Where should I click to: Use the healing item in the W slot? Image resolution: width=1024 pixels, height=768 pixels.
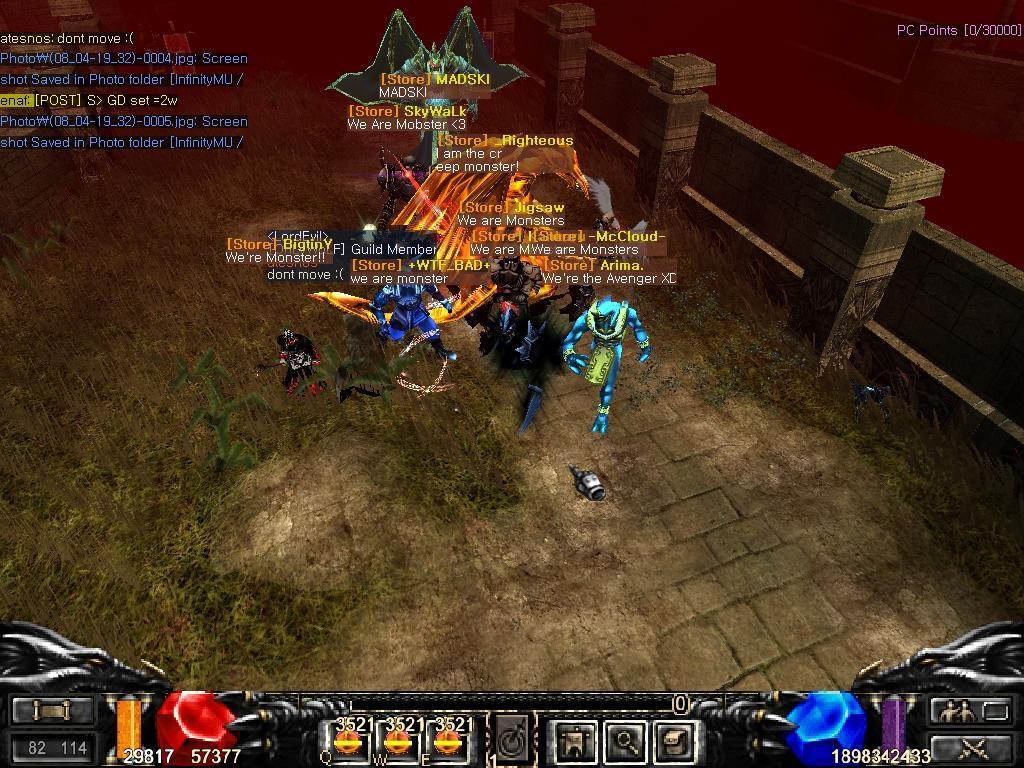coord(398,742)
